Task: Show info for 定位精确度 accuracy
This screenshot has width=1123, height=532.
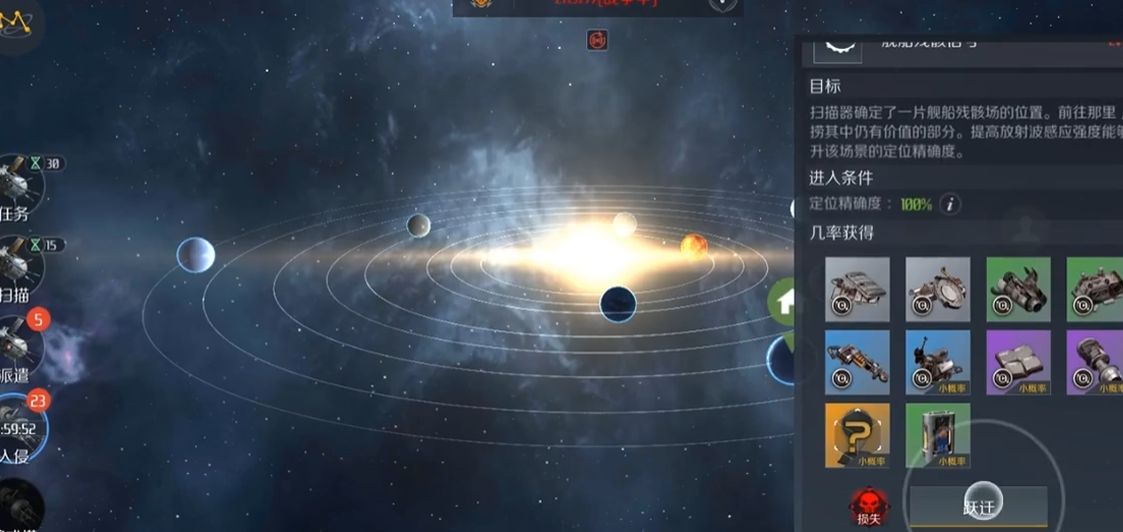Action: 949,204
